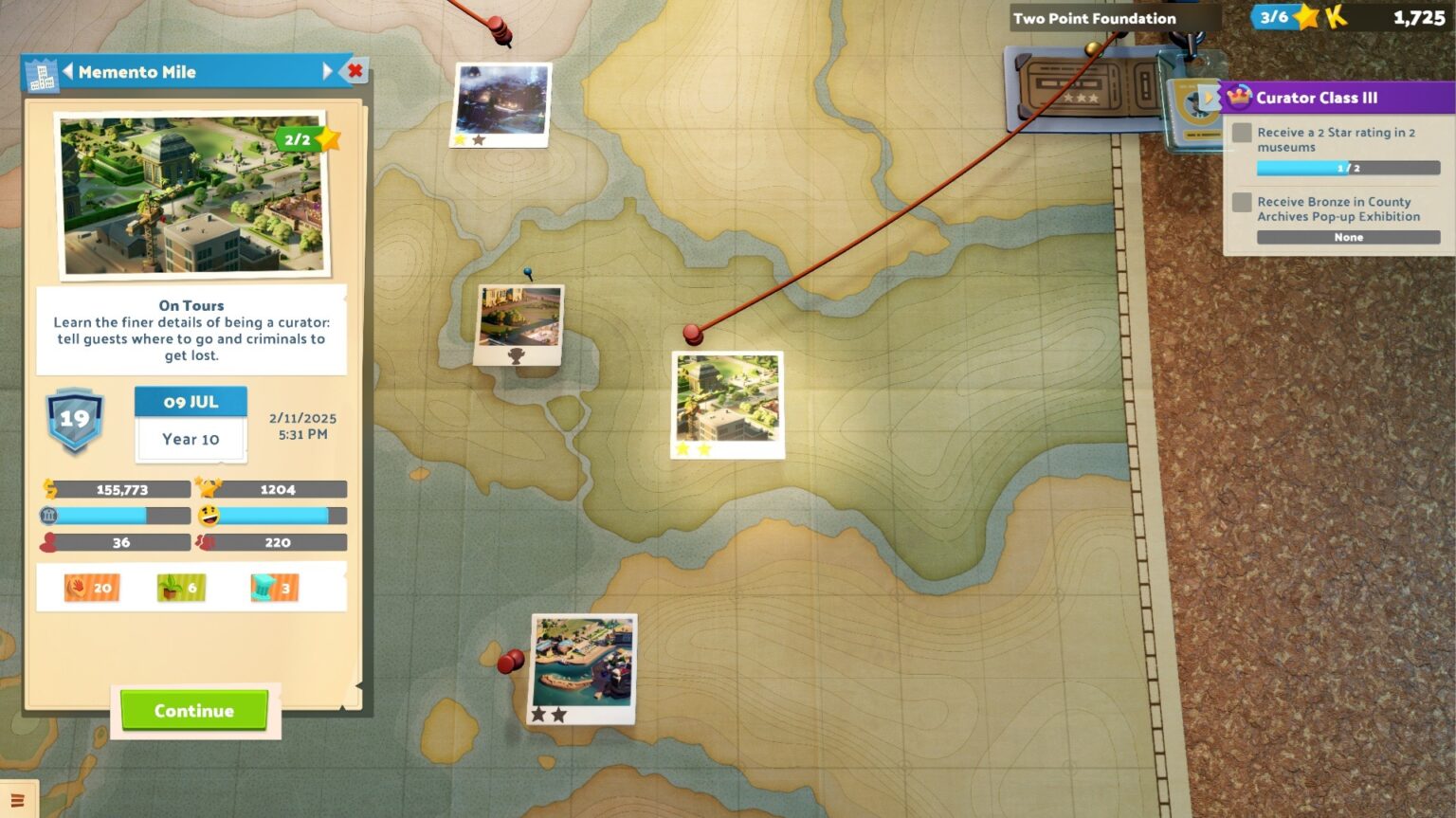Screen dimensions: 1456x818
Task: Select the highlighted two-star museum polaroid
Action: 726,406
